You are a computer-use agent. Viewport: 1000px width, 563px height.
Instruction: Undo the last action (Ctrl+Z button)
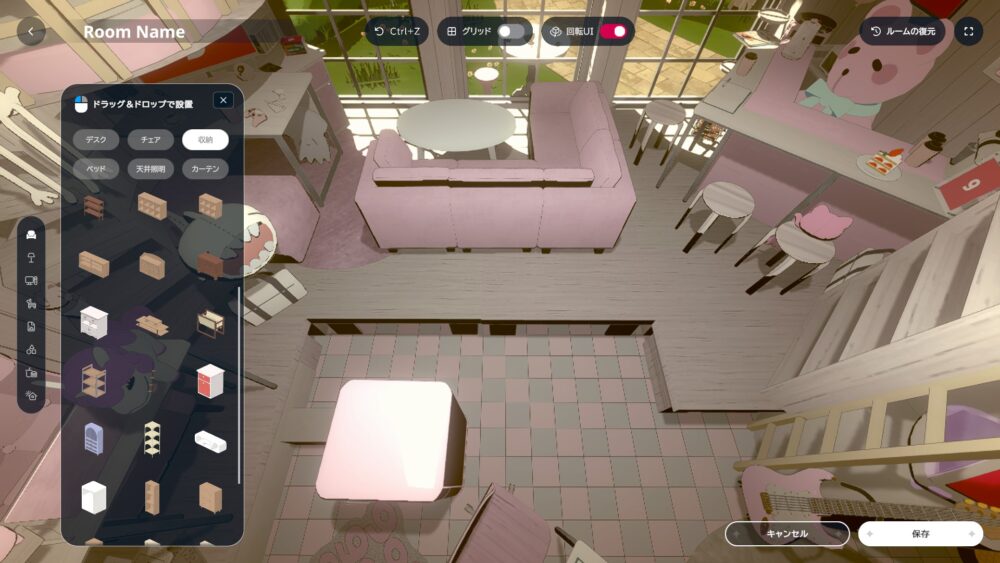click(397, 32)
